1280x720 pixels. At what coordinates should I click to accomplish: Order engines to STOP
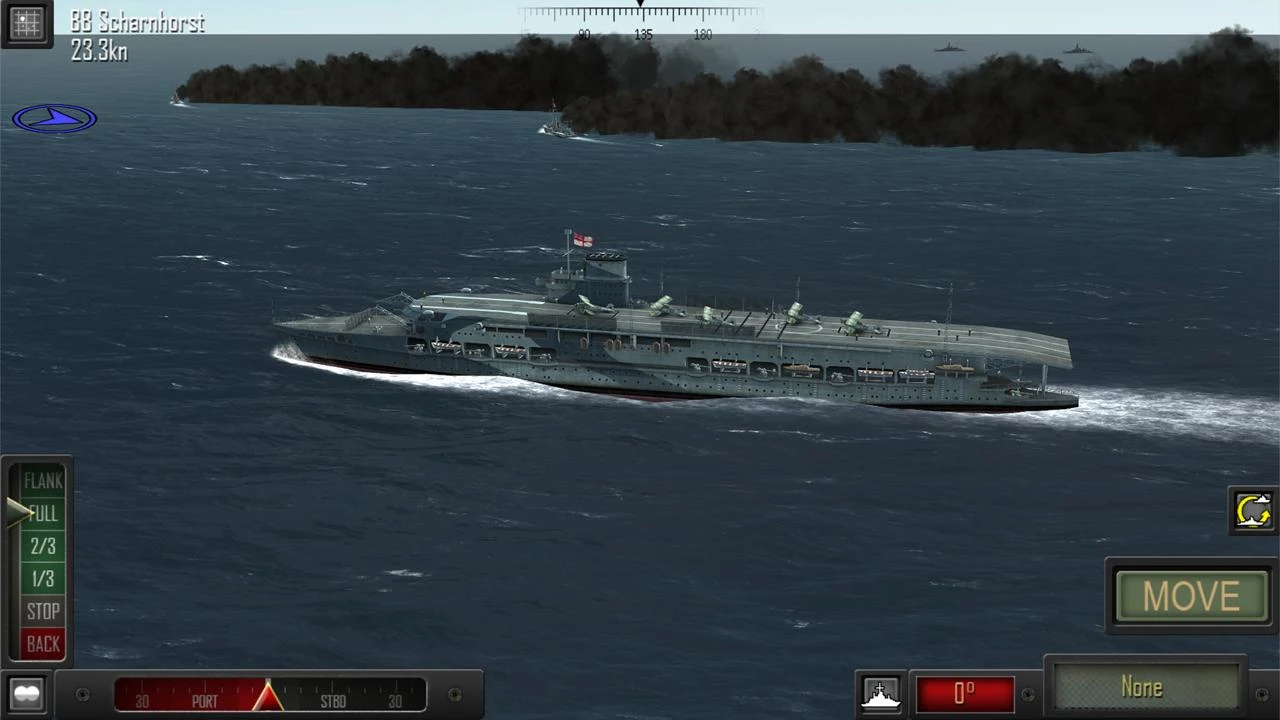pos(43,611)
